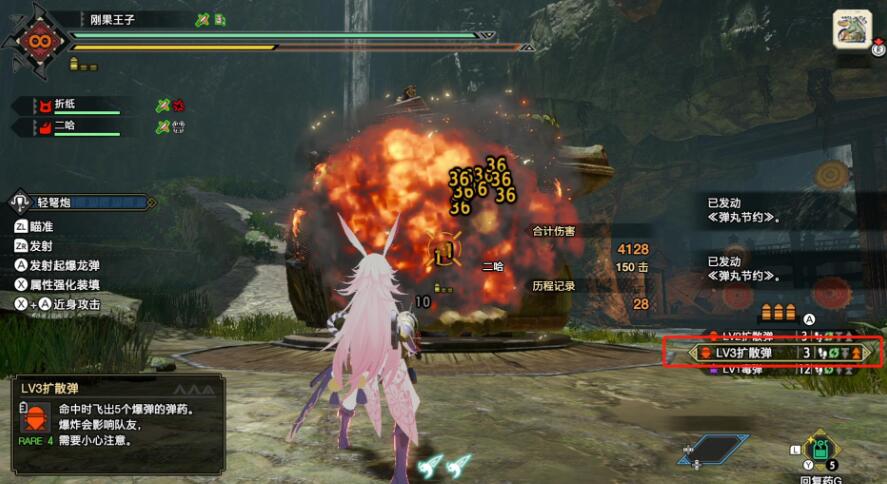Image resolution: width=887 pixels, height=484 pixels.
Task: Click the attack-up buff icon beside 刚果王子
Action: [x=202, y=19]
